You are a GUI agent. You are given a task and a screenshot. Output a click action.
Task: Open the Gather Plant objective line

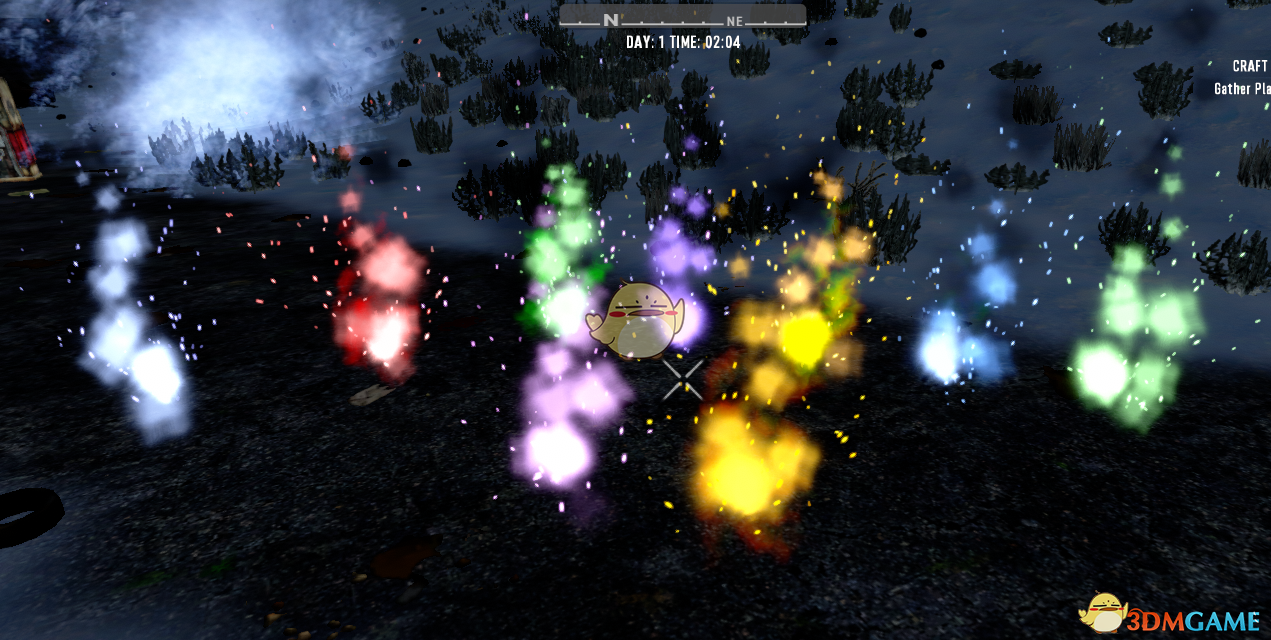coord(1242,89)
